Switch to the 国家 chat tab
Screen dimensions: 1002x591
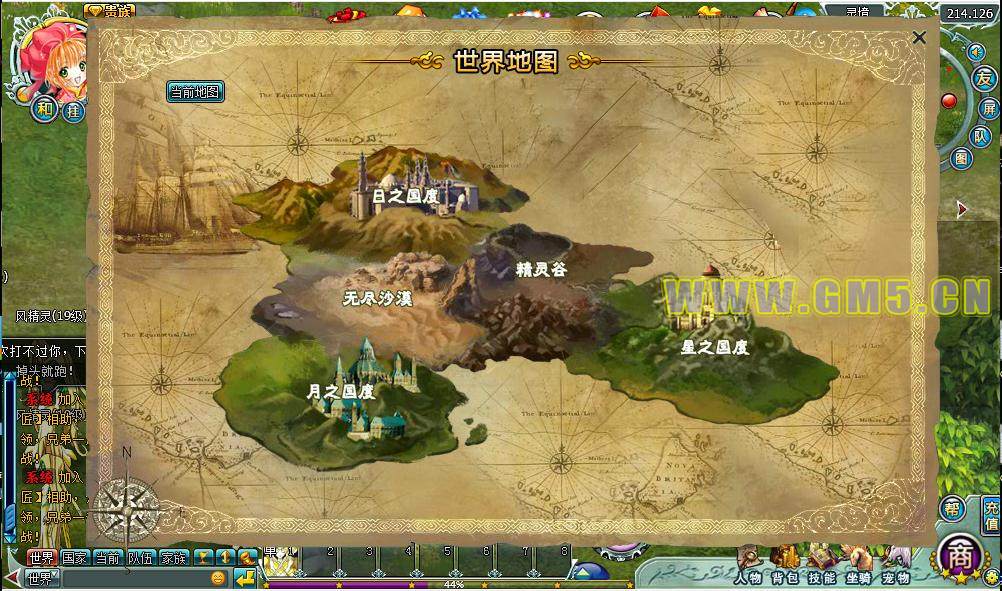coord(74,557)
